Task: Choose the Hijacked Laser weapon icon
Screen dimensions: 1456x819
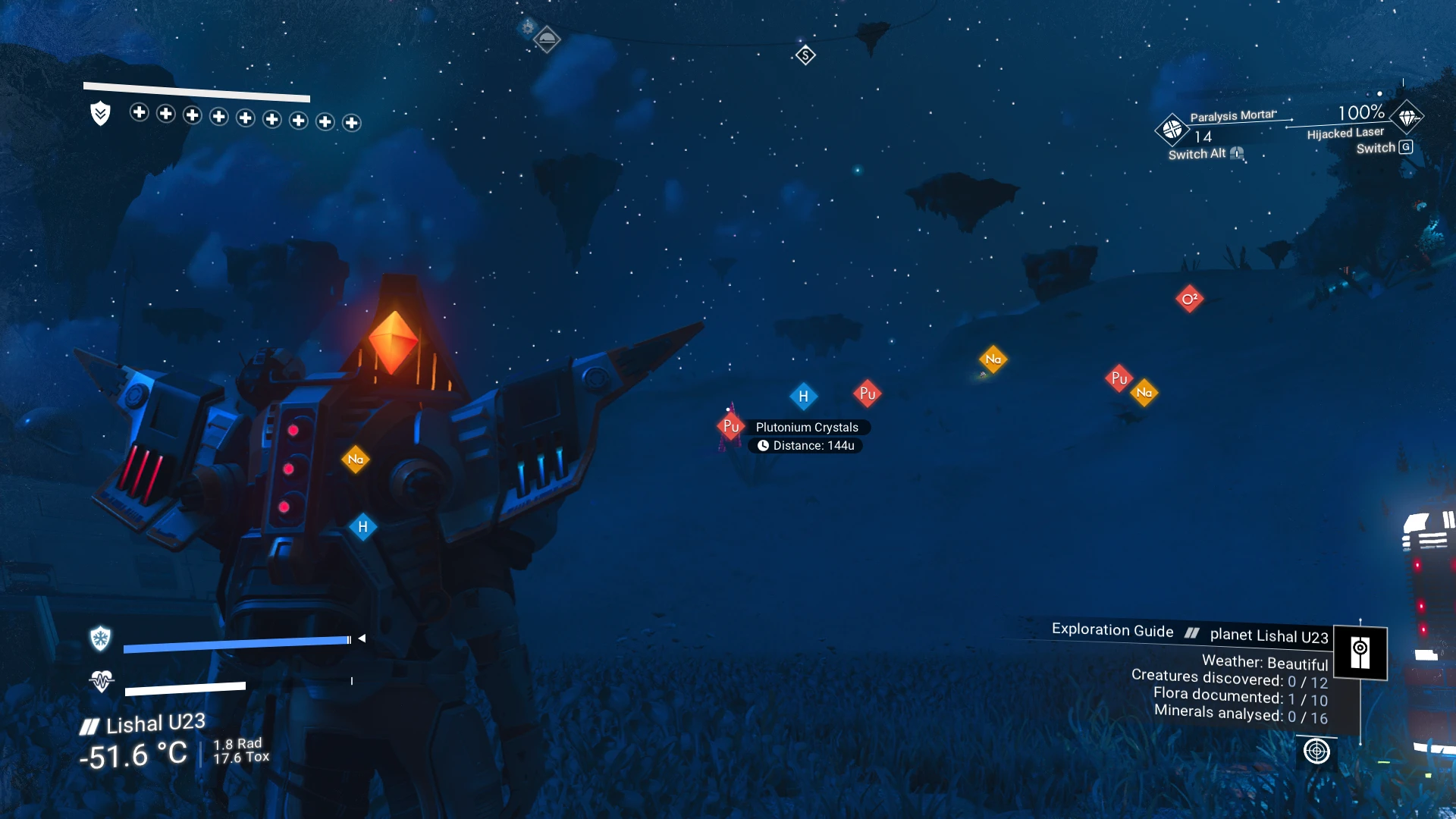Action: (x=1407, y=118)
